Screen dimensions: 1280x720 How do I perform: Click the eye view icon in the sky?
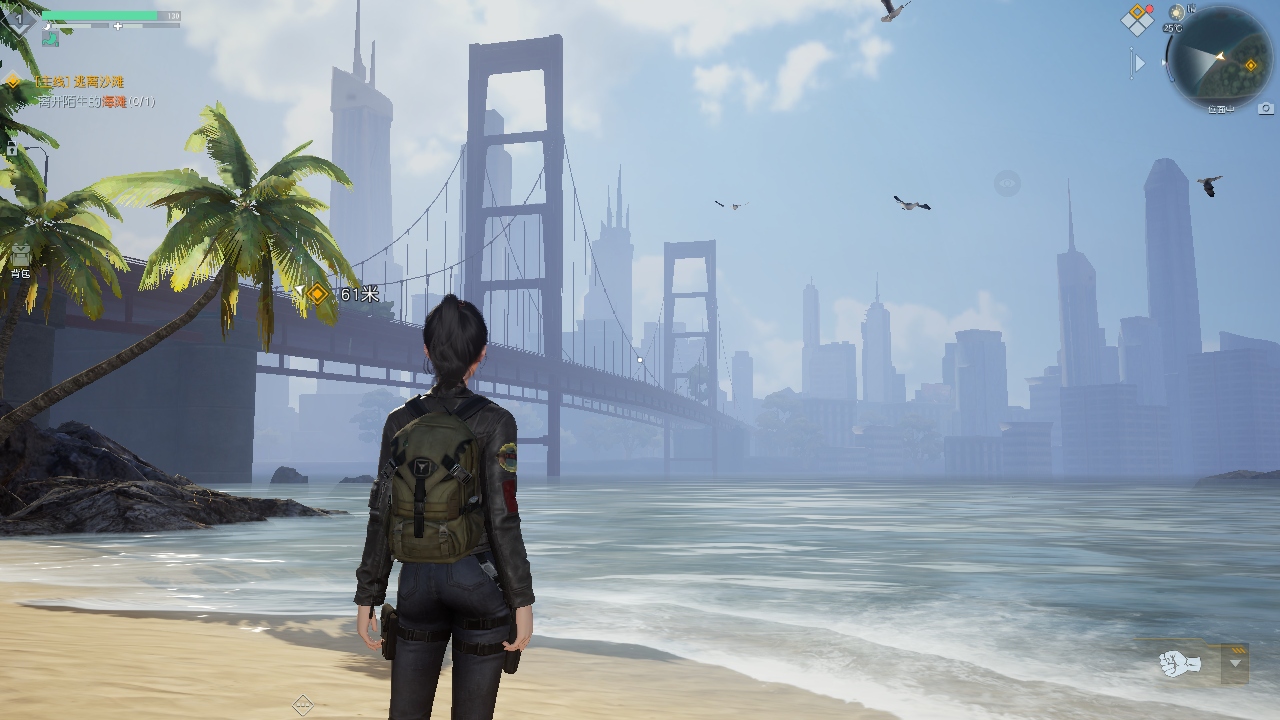pos(1006,183)
